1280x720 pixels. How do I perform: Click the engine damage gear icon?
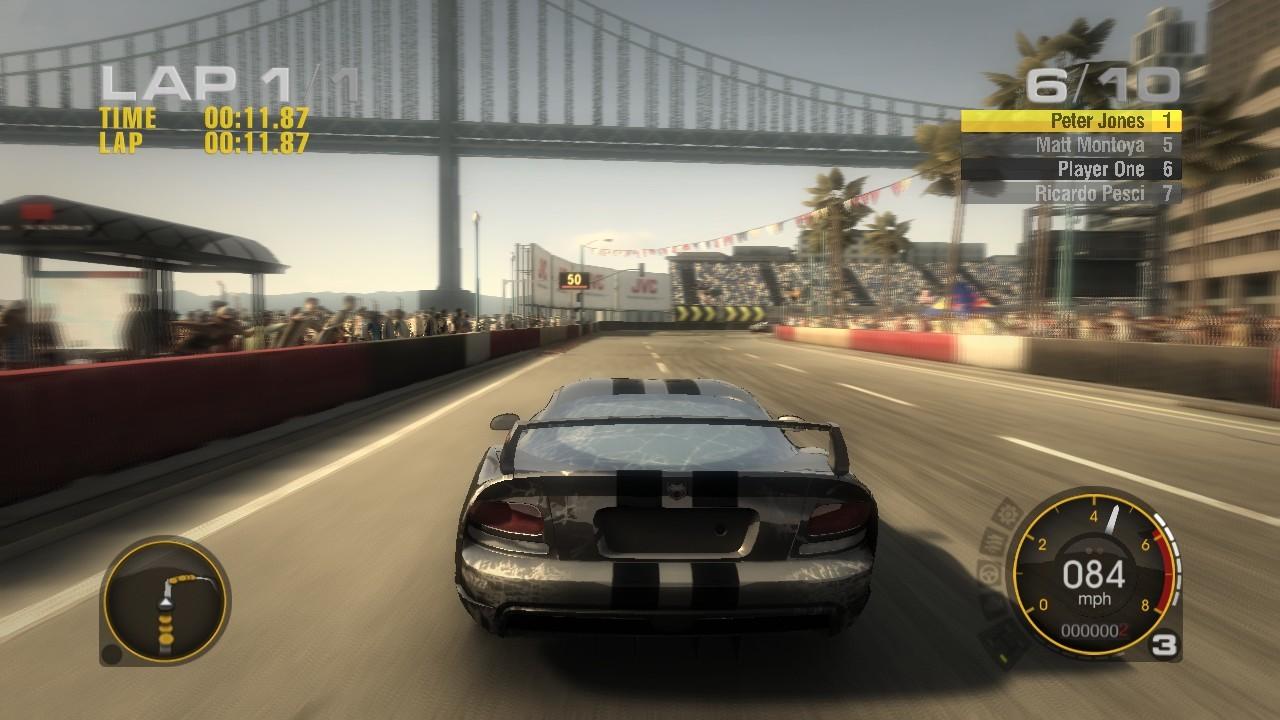pyautogui.click(x=1004, y=515)
